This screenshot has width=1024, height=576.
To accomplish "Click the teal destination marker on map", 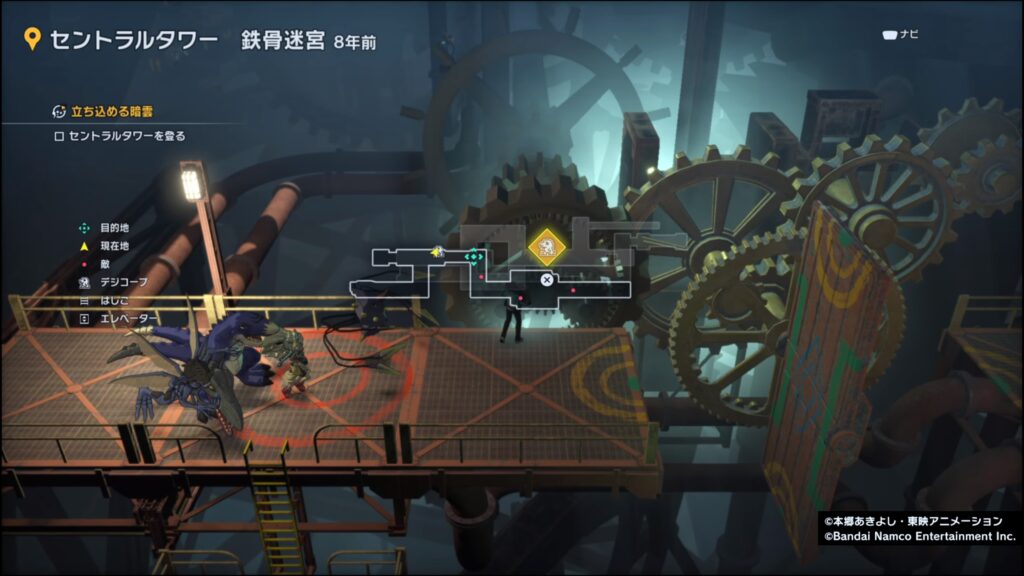I will coord(474,257).
